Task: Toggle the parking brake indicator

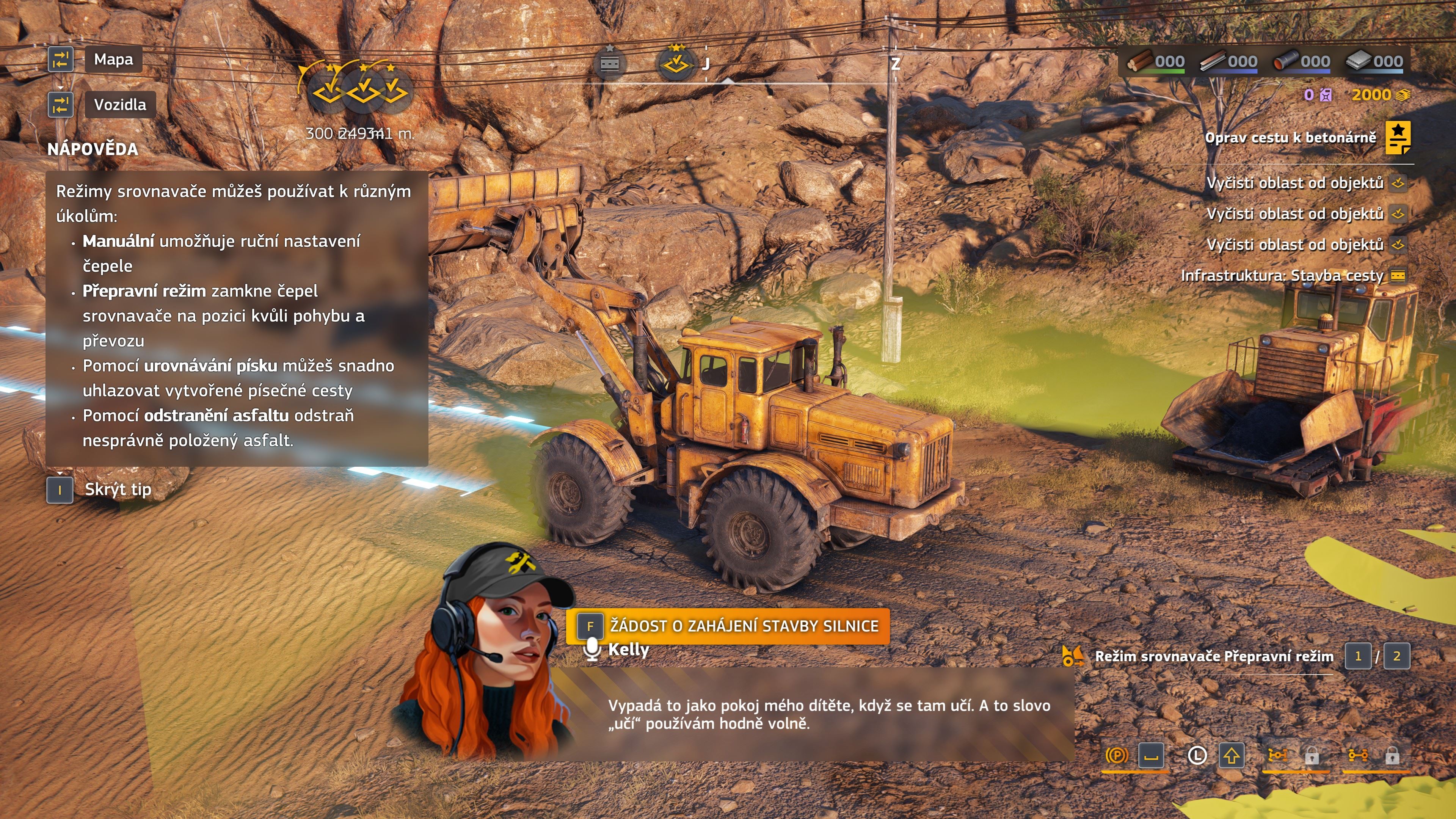Action: tap(1117, 756)
